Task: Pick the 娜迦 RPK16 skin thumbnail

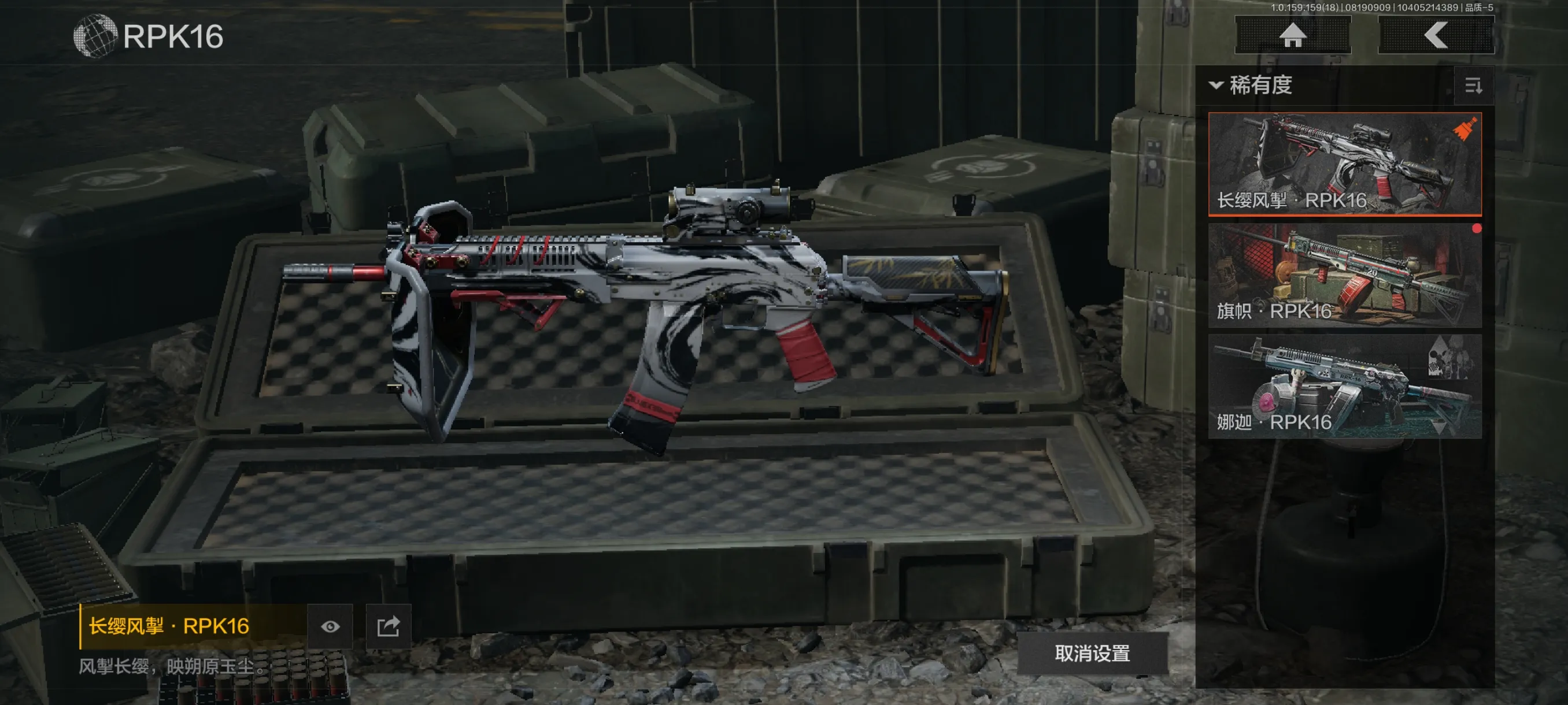Action: [1344, 385]
